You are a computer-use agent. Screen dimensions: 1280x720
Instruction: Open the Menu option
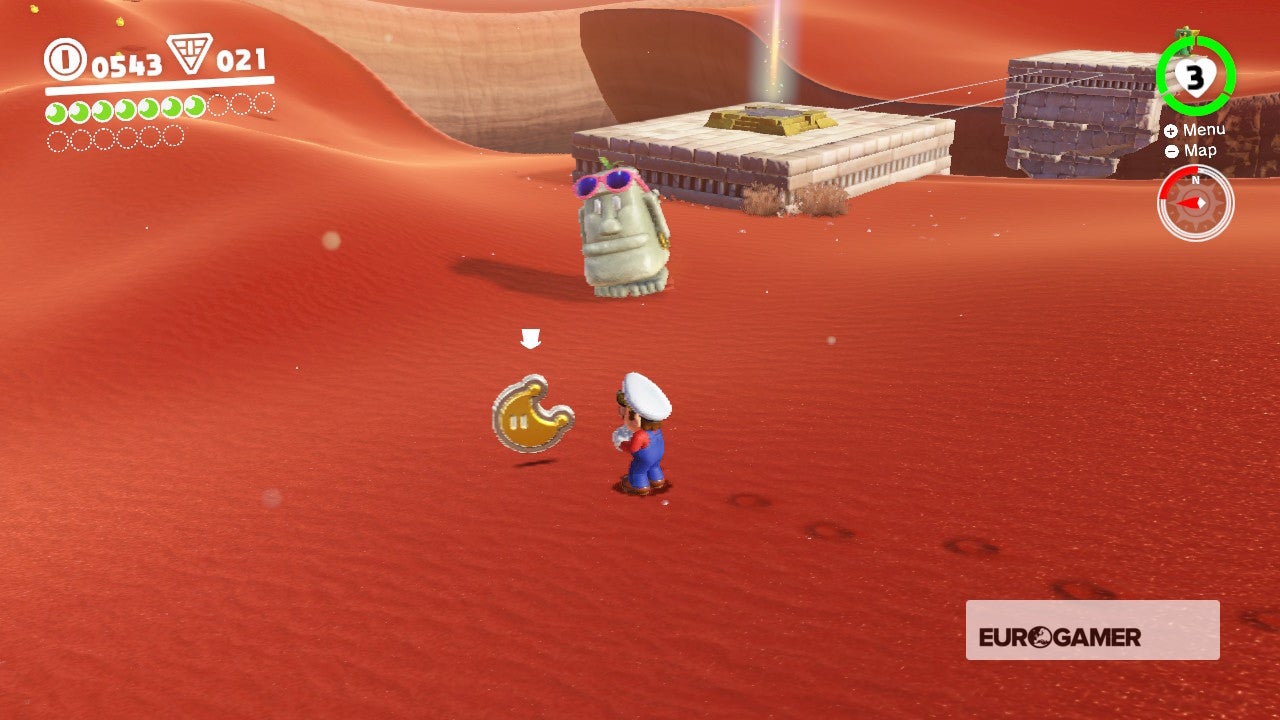point(1205,129)
